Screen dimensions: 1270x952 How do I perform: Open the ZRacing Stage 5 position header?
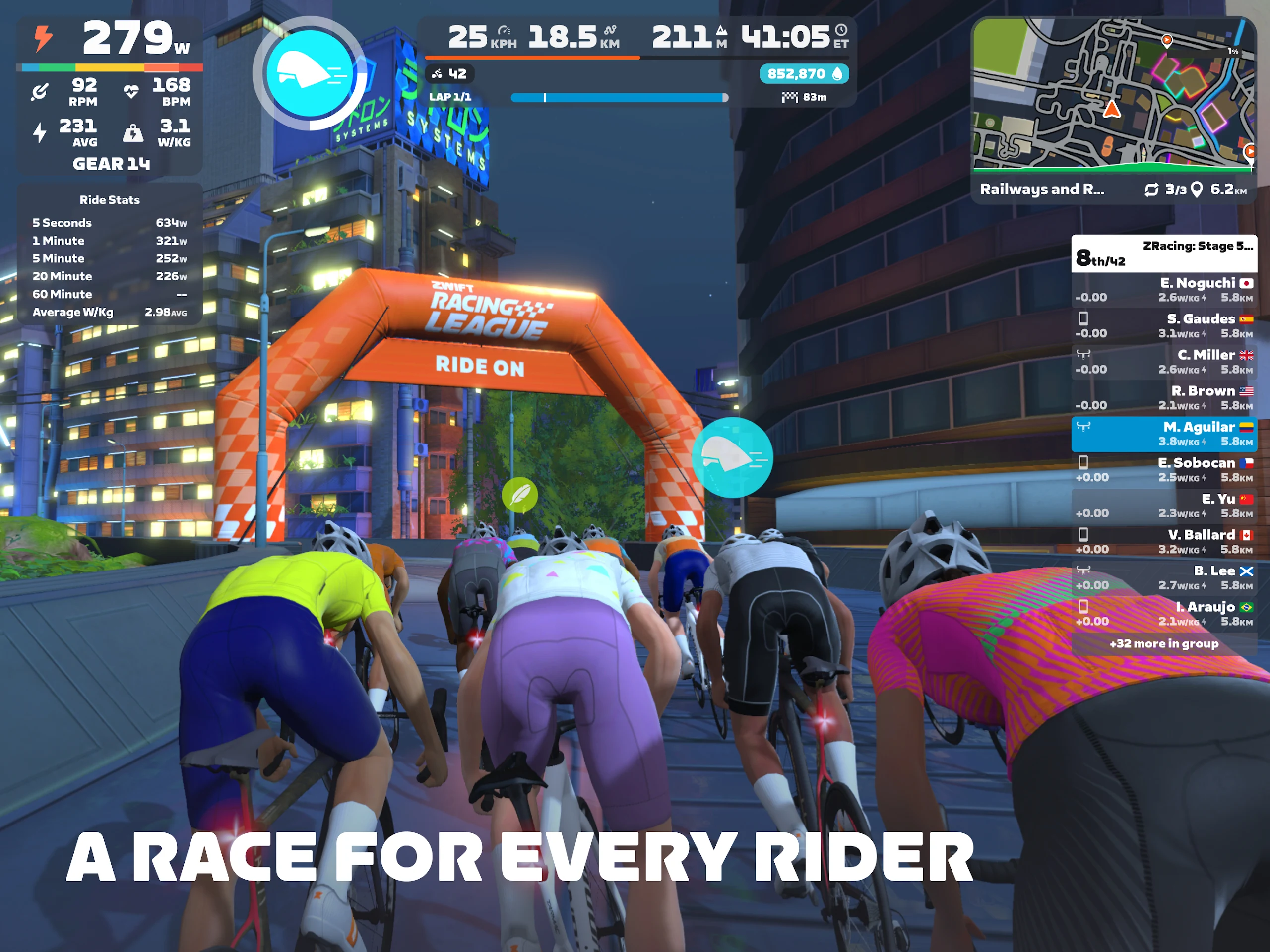(x=1163, y=253)
